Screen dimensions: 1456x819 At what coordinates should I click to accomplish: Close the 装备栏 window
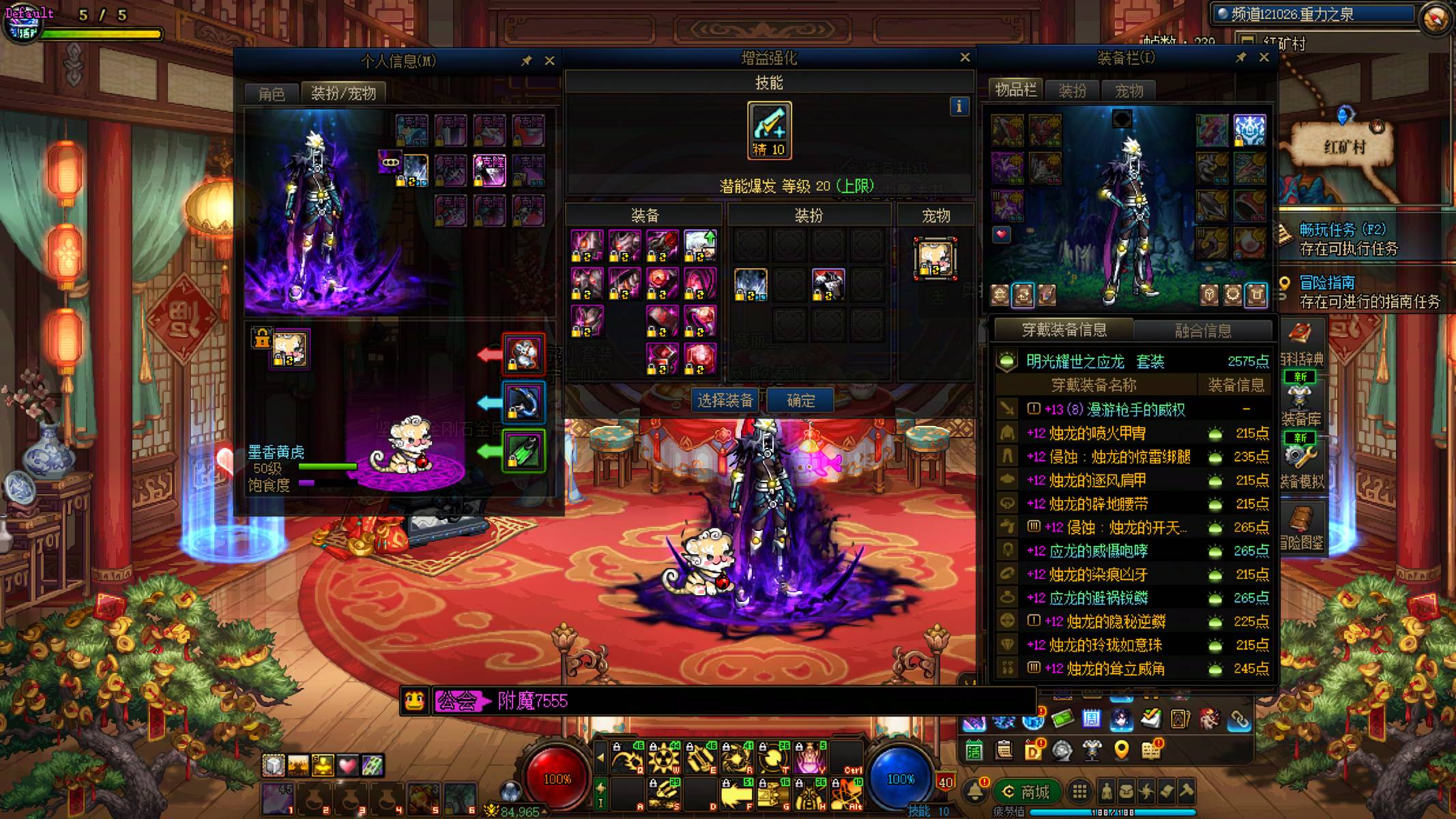tap(1264, 58)
